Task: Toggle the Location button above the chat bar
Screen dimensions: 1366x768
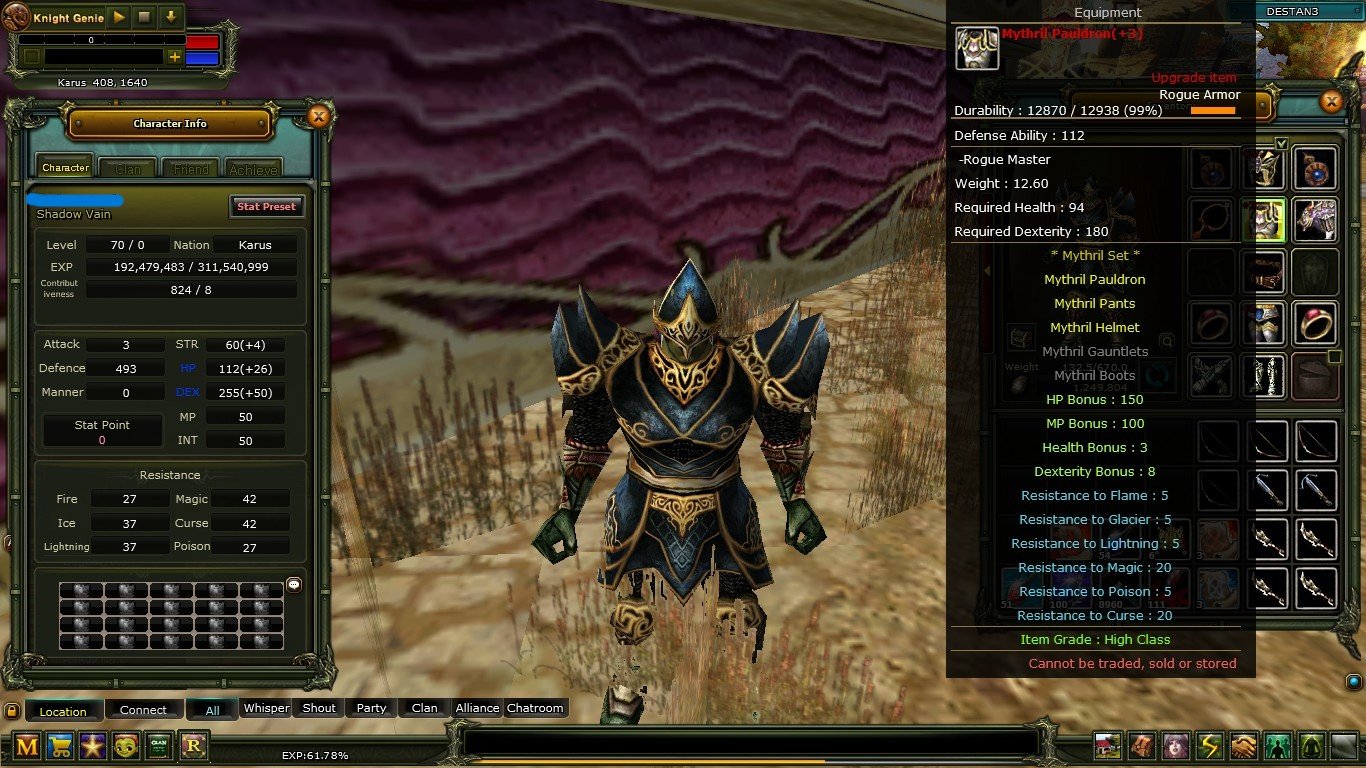Action: click(63, 711)
